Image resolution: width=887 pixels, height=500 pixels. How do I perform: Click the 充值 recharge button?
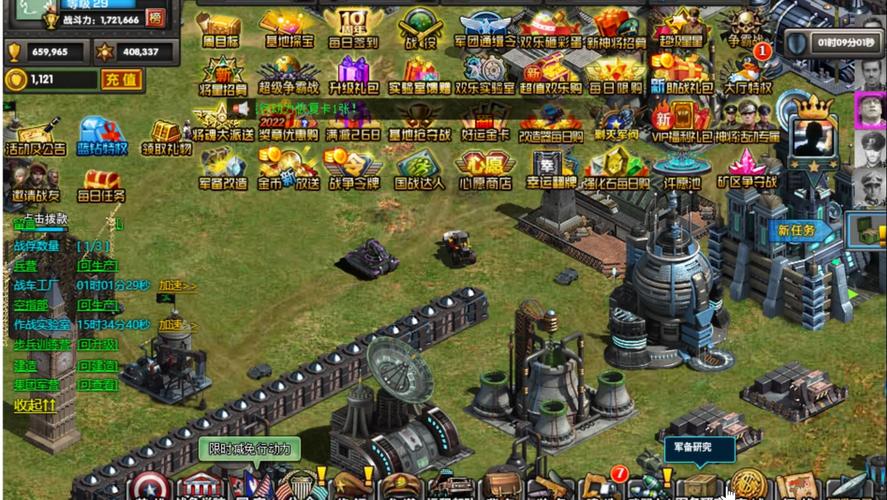[x=122, y=80]
